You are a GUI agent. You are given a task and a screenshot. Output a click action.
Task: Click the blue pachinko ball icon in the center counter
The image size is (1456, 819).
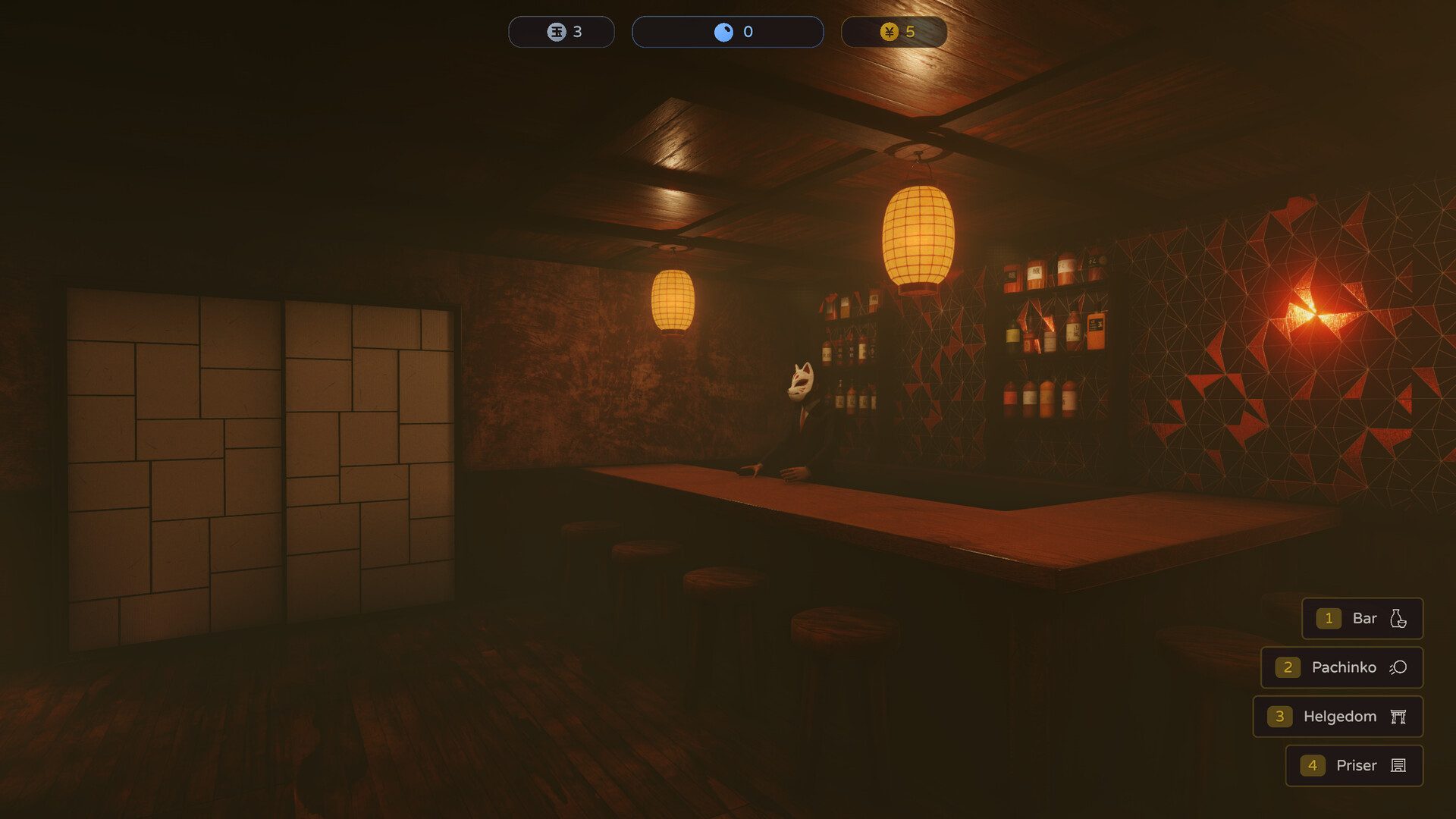point(723,31)
